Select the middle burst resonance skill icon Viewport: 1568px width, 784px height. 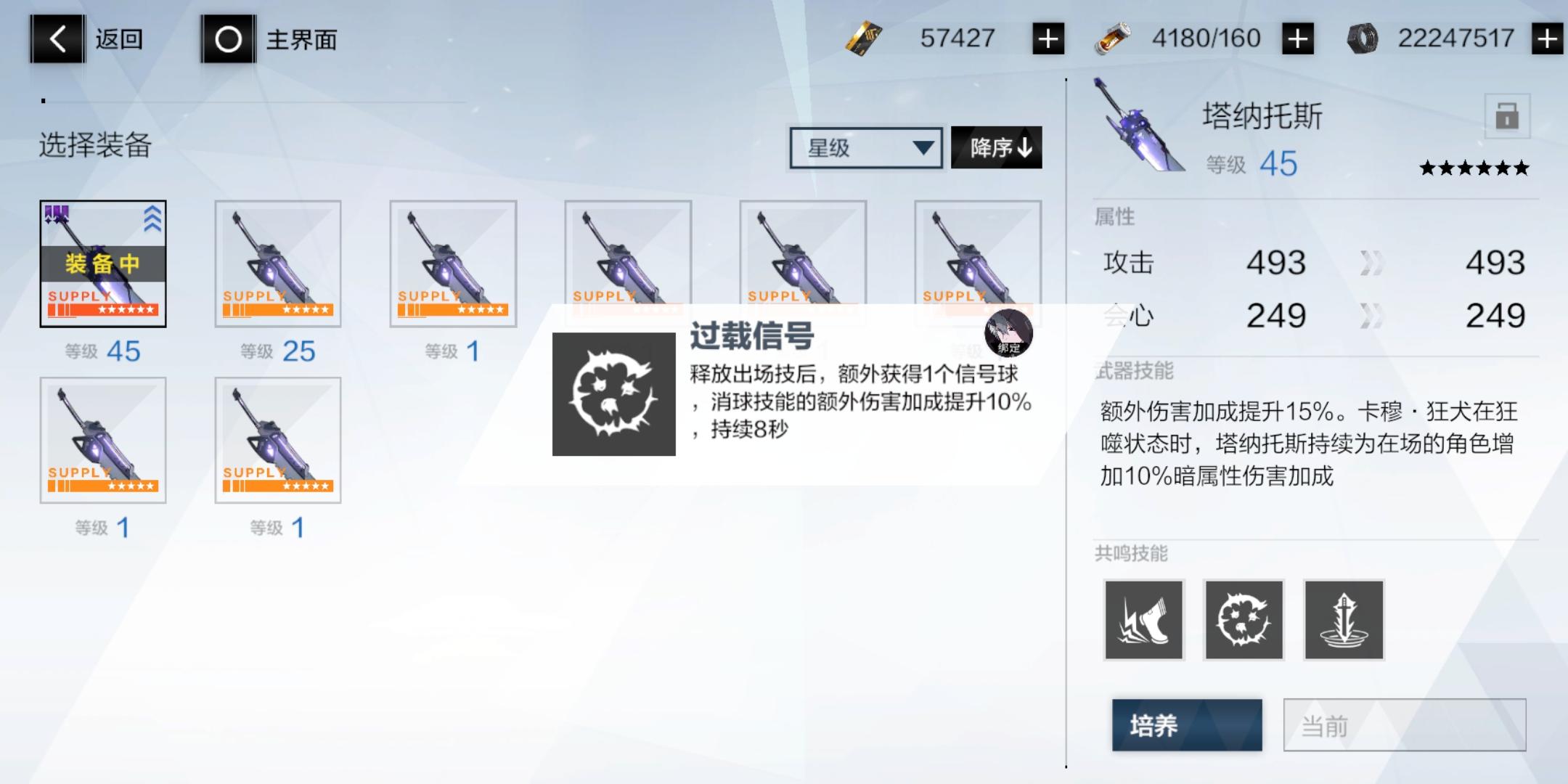tap(1244, 621)
